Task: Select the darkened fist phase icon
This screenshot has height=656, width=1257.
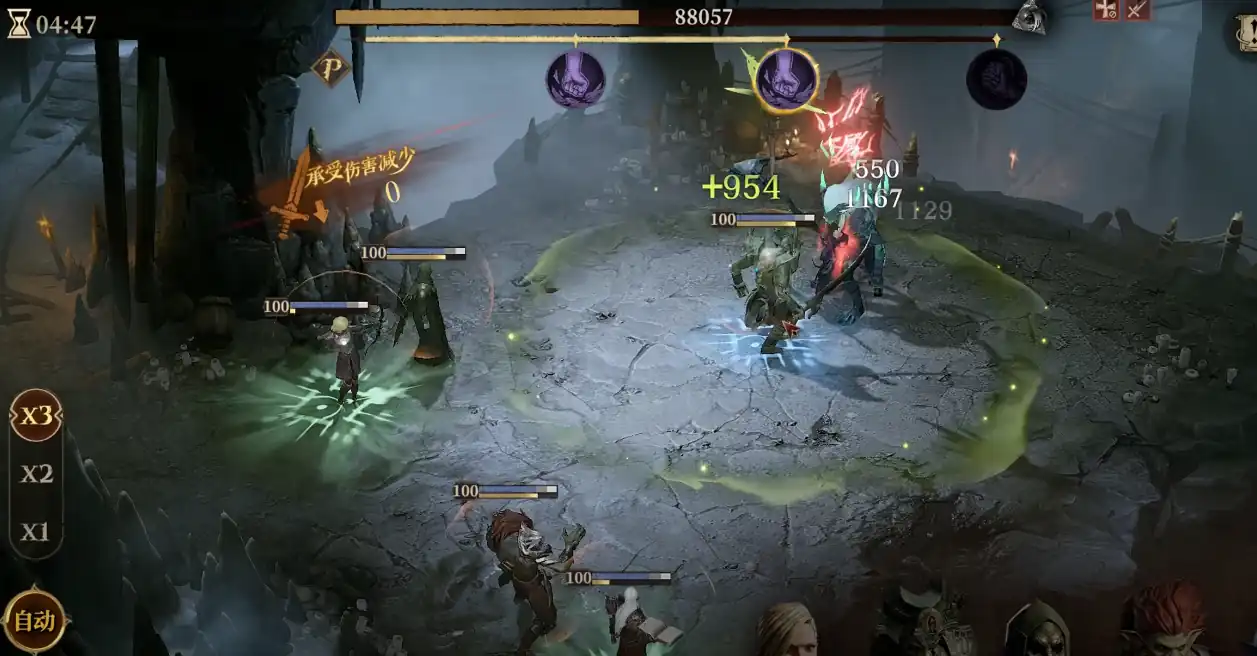Action: click(x=996, y=79)
